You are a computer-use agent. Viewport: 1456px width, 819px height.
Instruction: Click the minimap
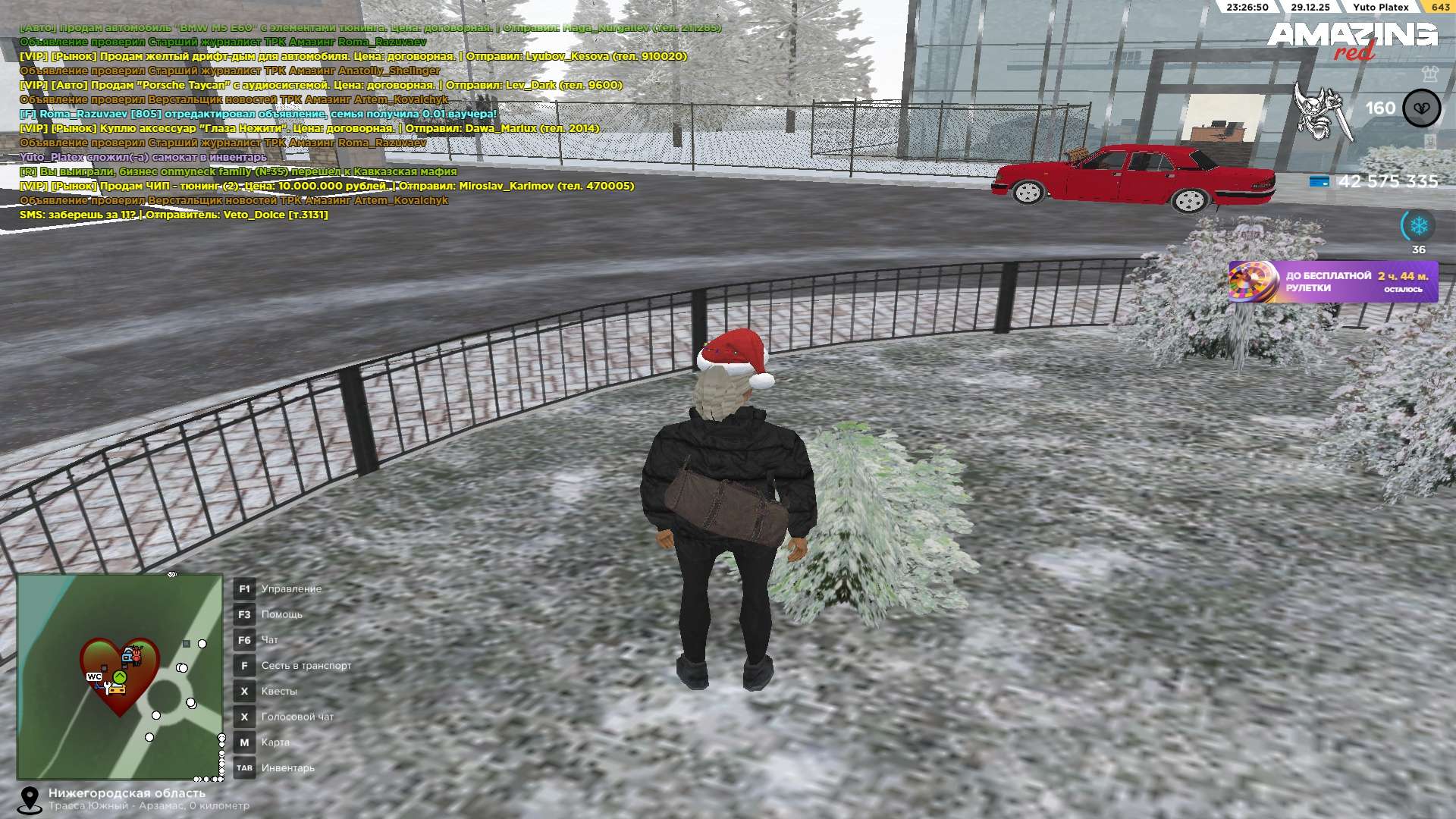(x=120, y=676)
